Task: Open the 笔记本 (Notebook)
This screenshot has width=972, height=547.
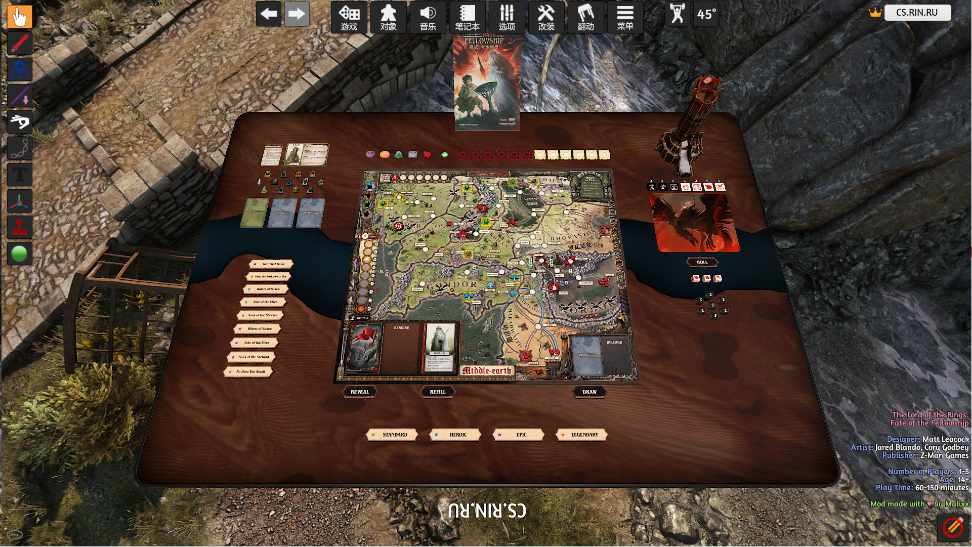Action: pyautogui.click(x=467, y=16)
